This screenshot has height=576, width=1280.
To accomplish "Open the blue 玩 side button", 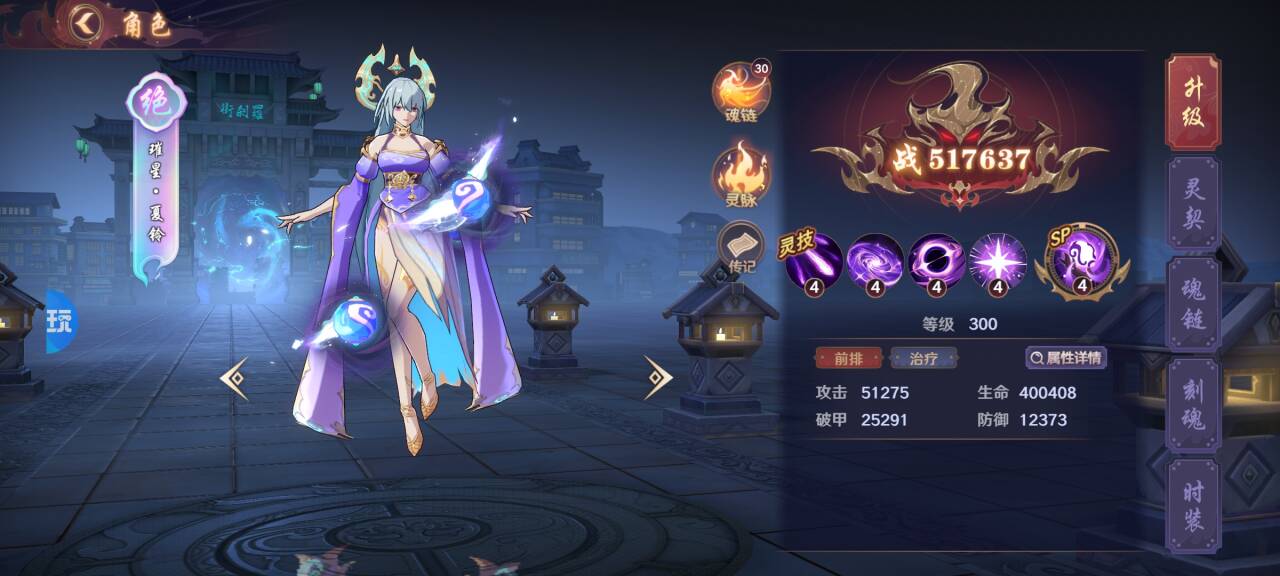I will click(60, 321).
